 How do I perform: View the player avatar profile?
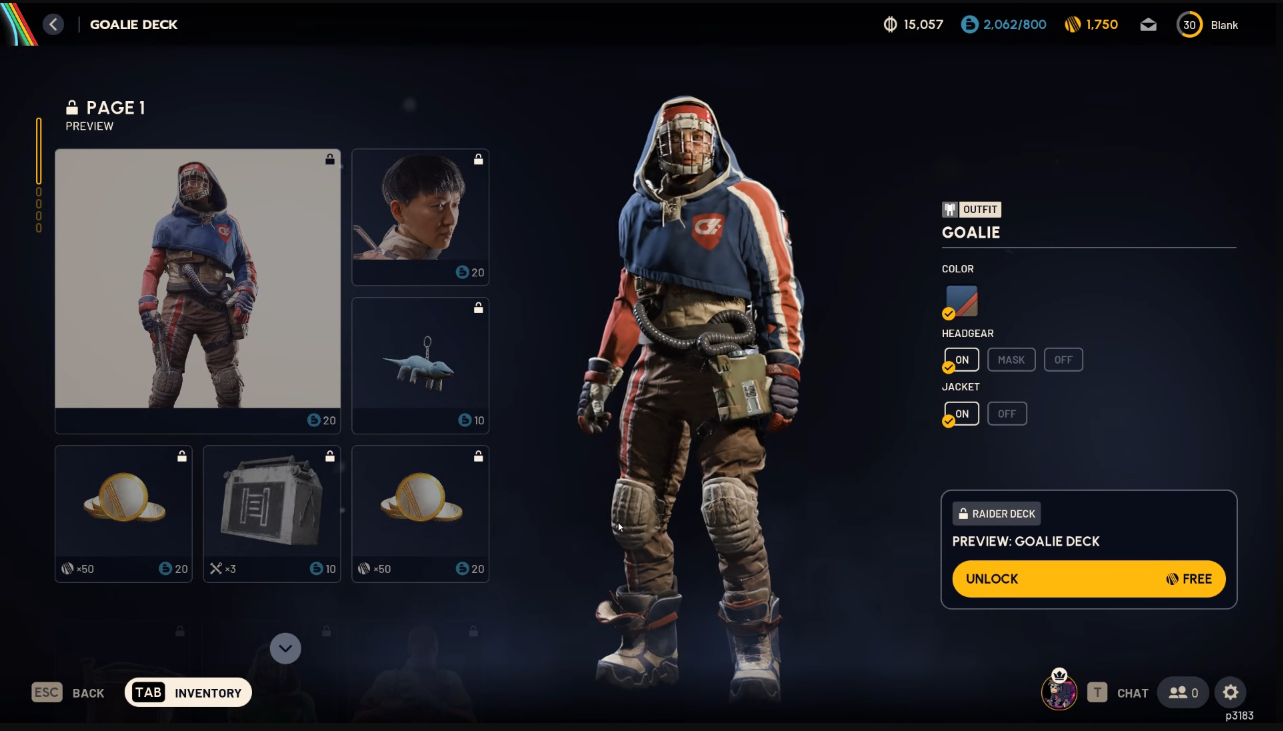(x=1059, y=691)
